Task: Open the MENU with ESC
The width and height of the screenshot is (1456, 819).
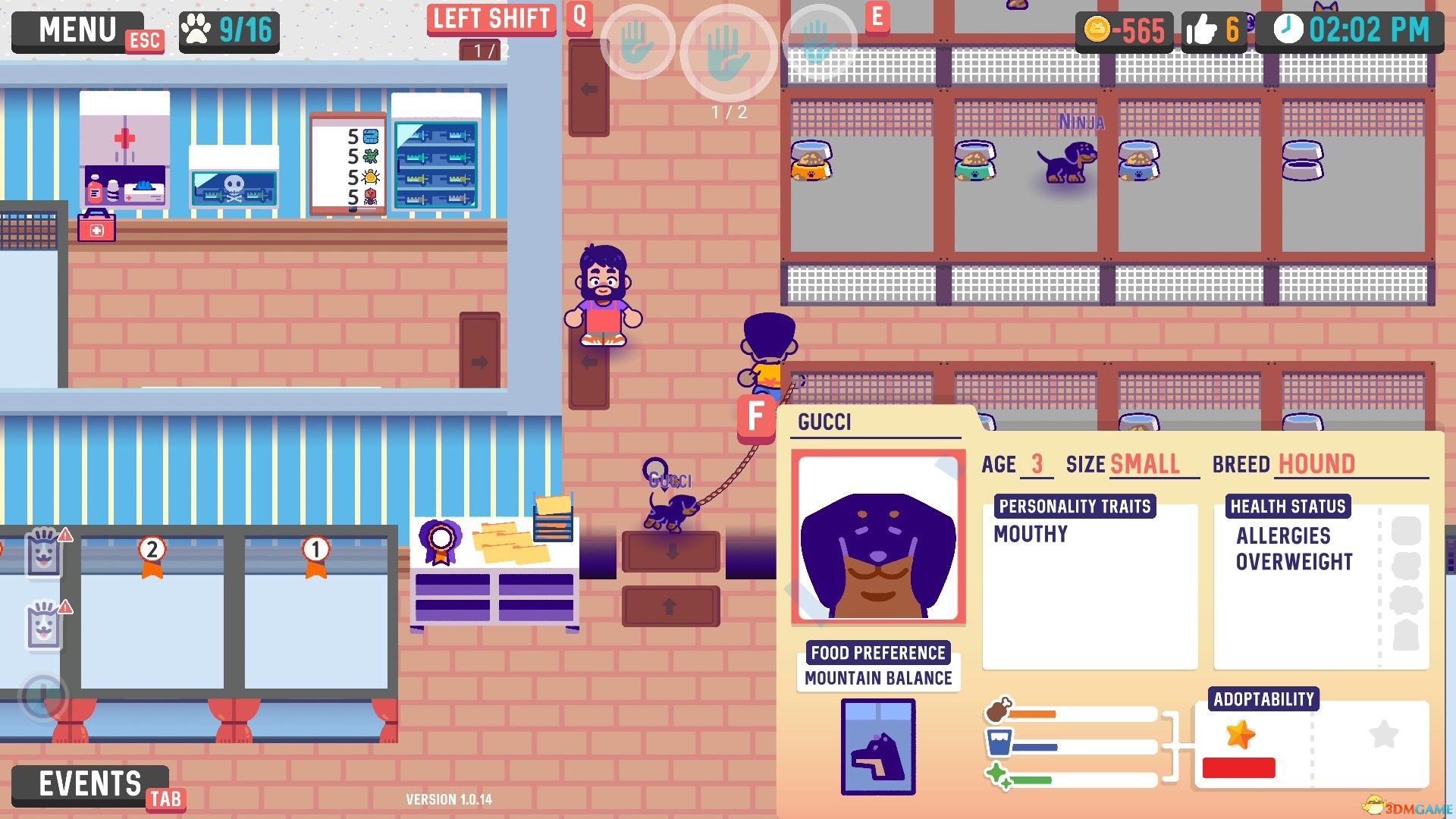Action: point(78,29)
